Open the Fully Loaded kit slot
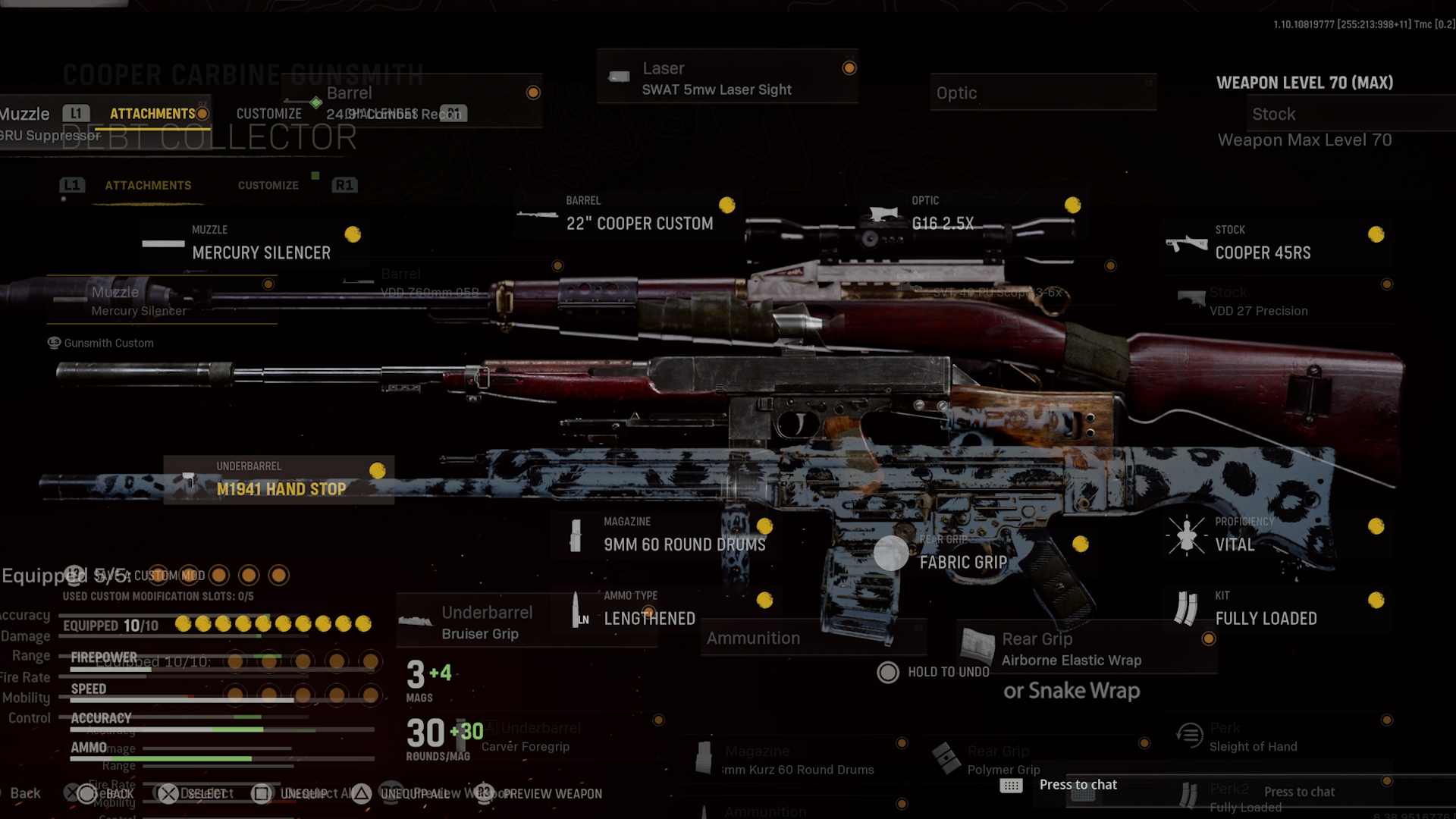Screen dimensions: 1456x819 coord(1266,618)
